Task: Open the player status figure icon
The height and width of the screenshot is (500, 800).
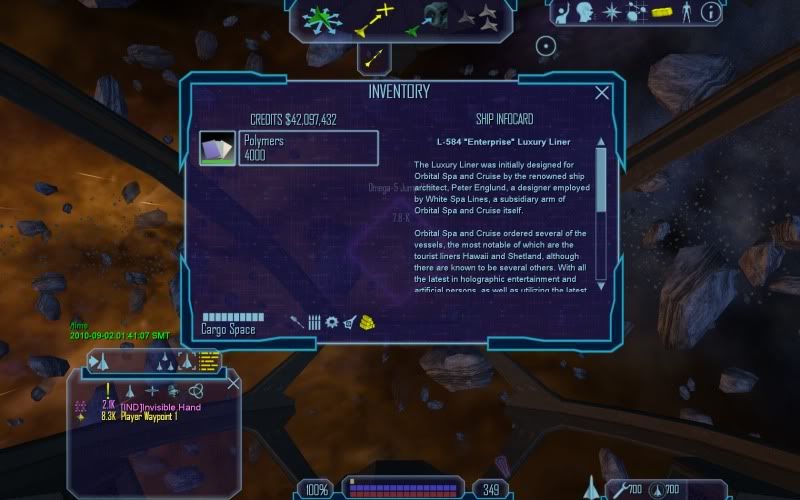Action: tap(686, 13)
